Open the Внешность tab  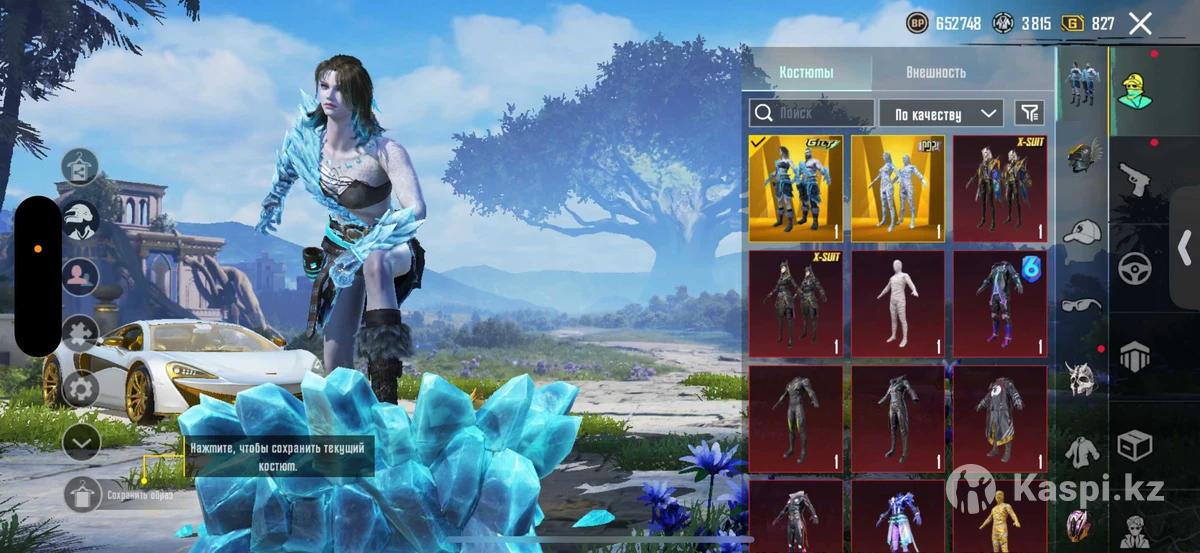coord(935,72)
